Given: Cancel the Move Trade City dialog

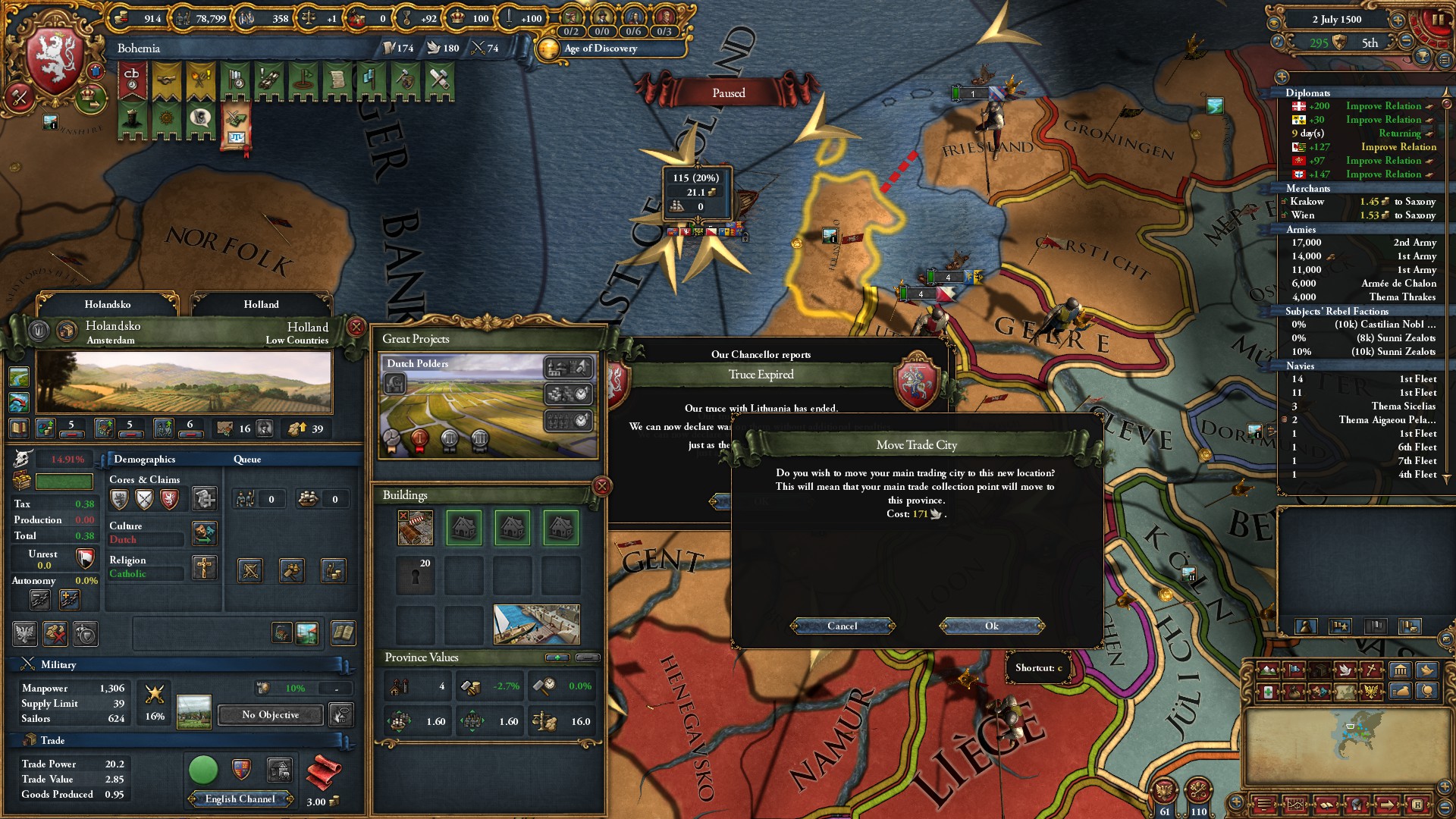Looking at the screenshot, I should click(x=843, y=626).
